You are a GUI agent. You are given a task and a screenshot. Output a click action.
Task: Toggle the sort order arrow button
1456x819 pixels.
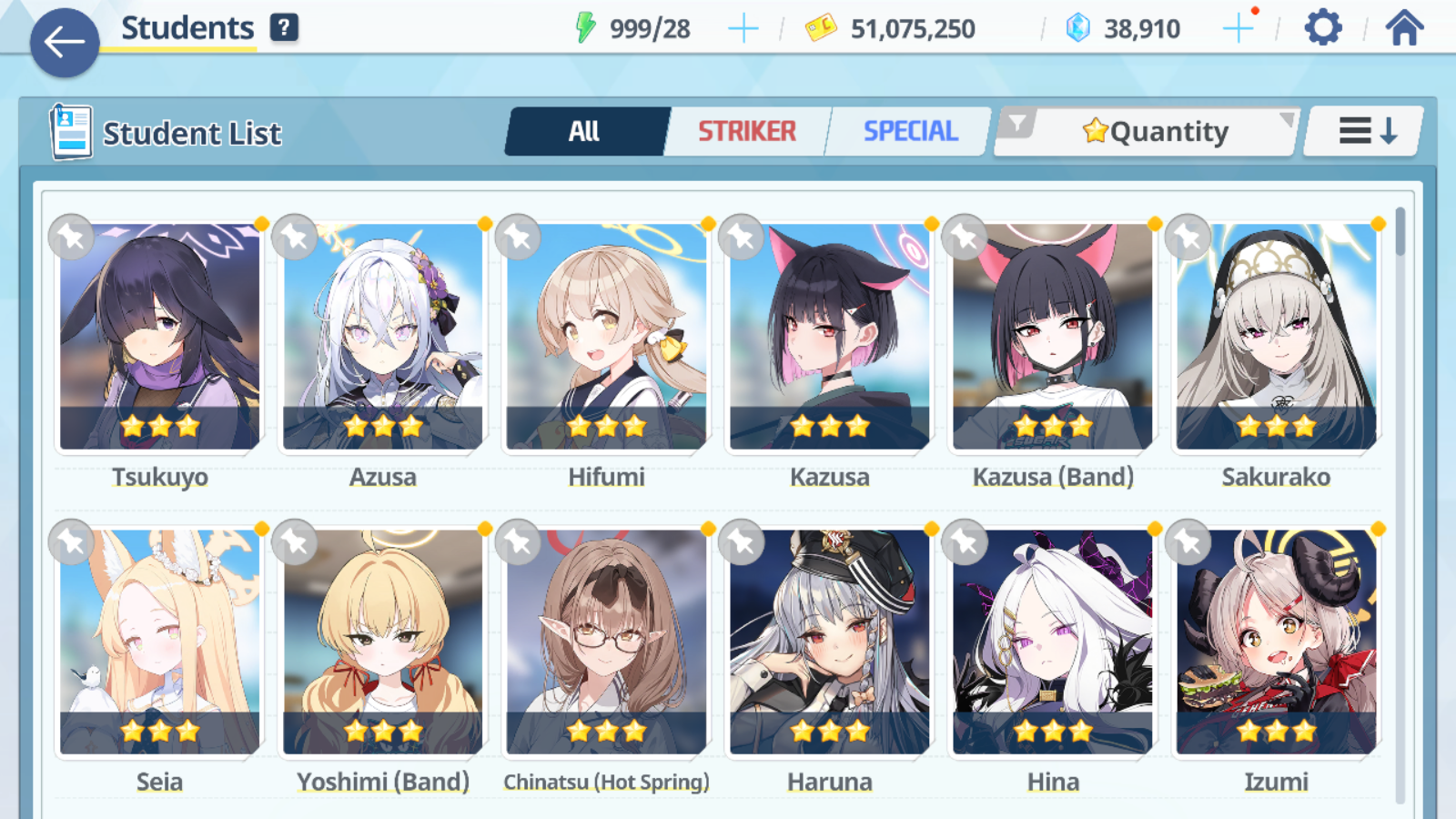tap(1366, 132)
